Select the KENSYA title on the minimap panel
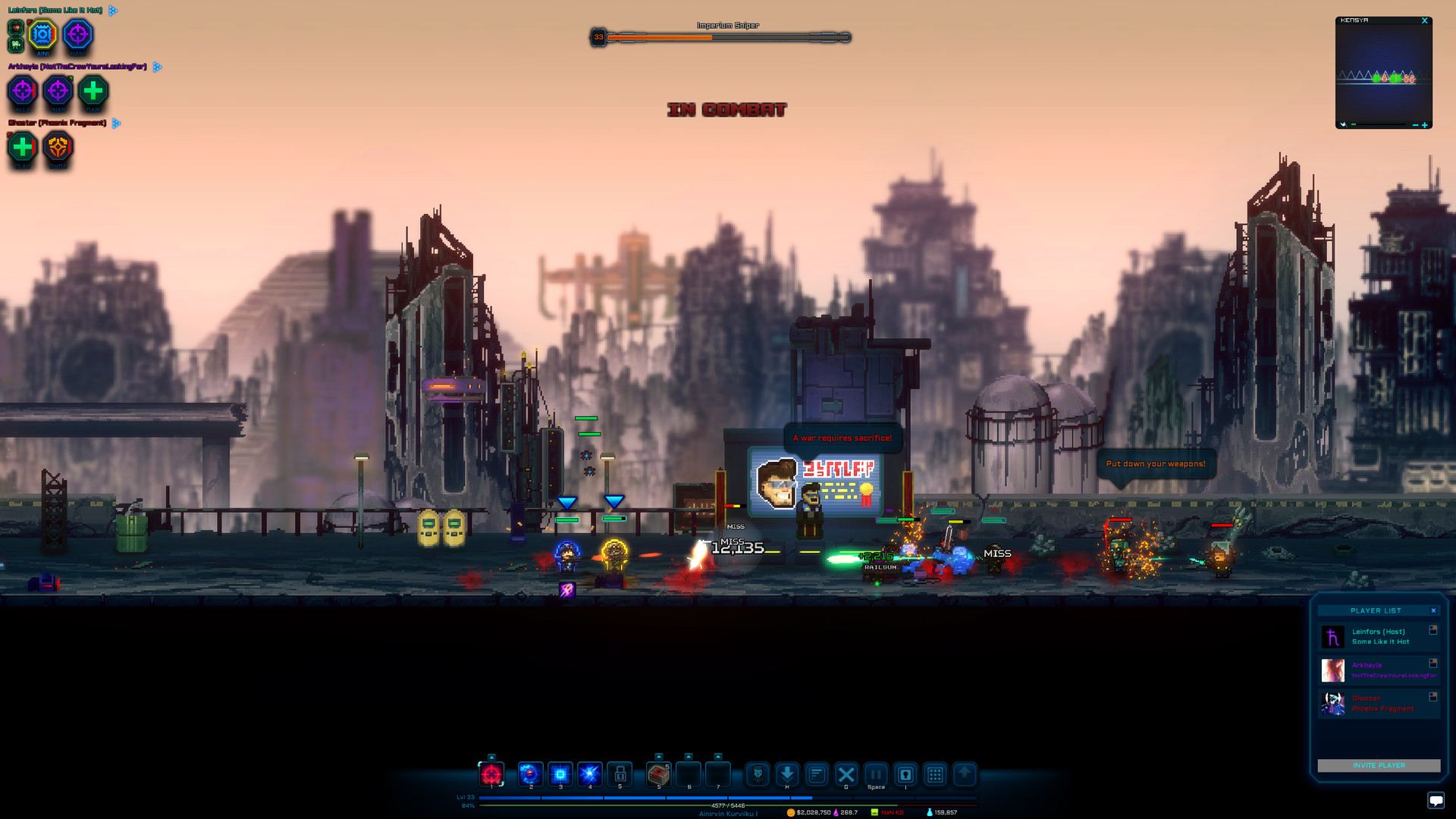The width and height of the screenshot is (1456, 819). click(1354, 20)
